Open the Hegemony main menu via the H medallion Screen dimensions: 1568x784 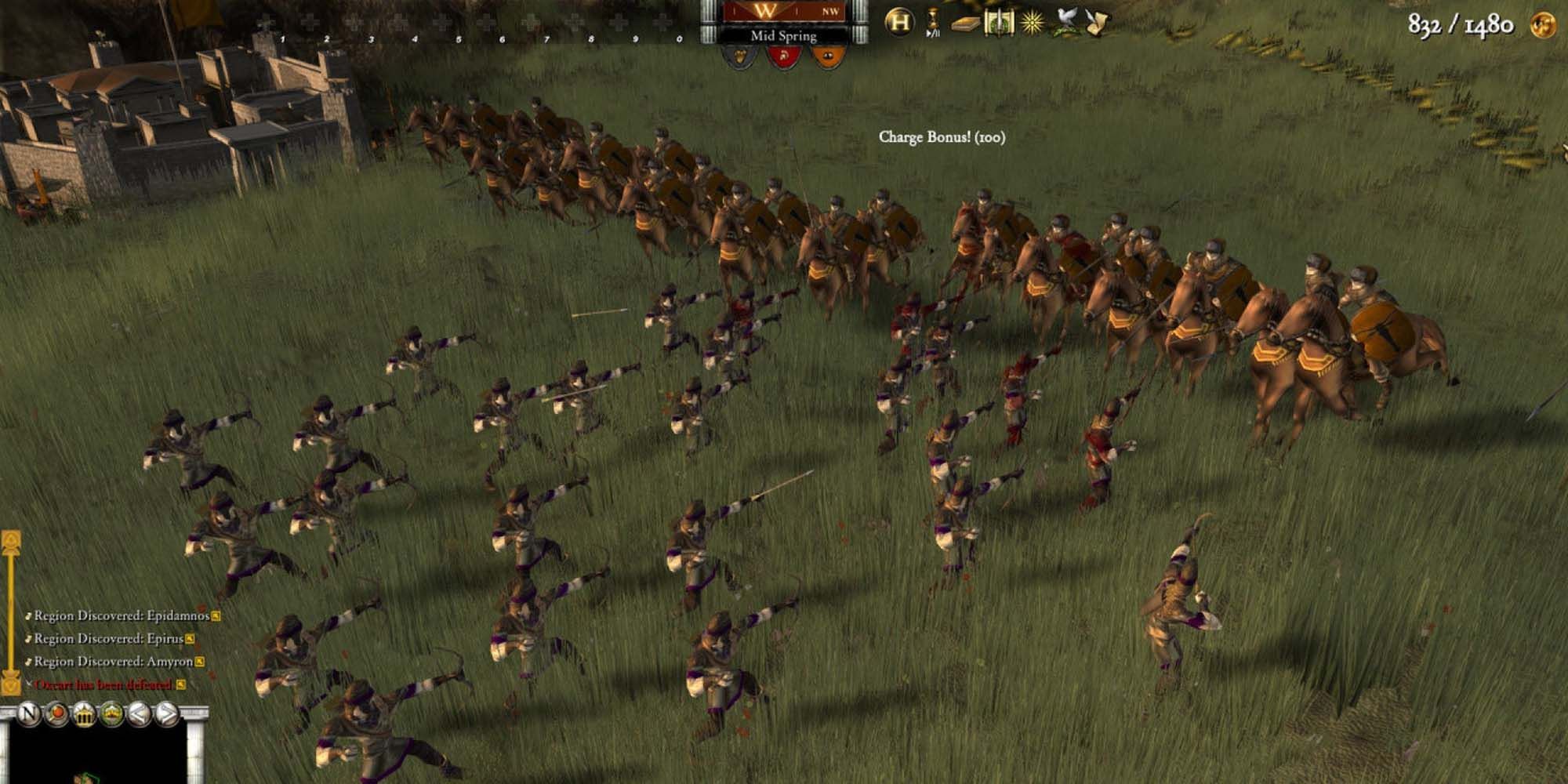[x=901, y=21]
